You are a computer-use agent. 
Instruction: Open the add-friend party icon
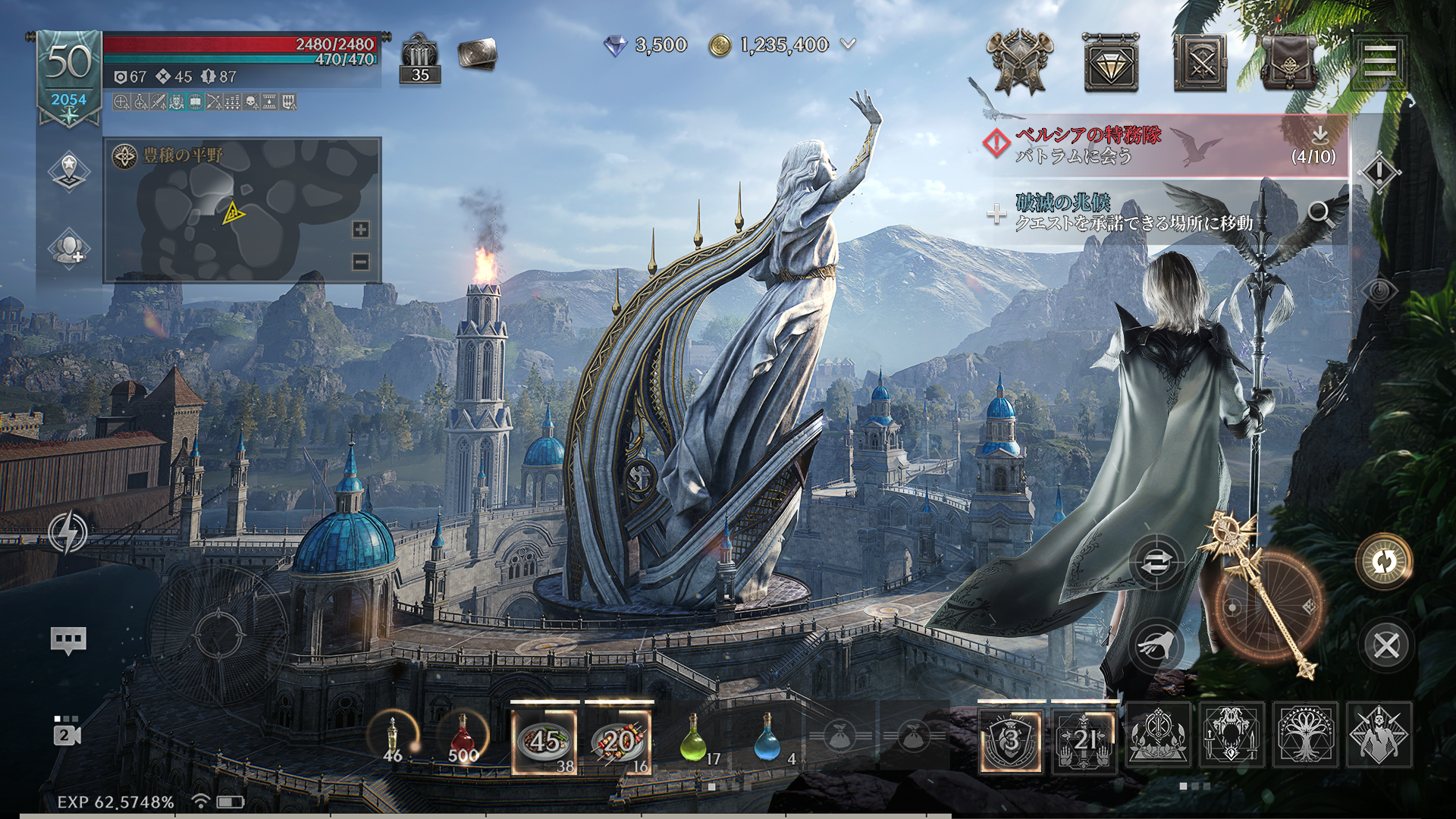[69, 248]
